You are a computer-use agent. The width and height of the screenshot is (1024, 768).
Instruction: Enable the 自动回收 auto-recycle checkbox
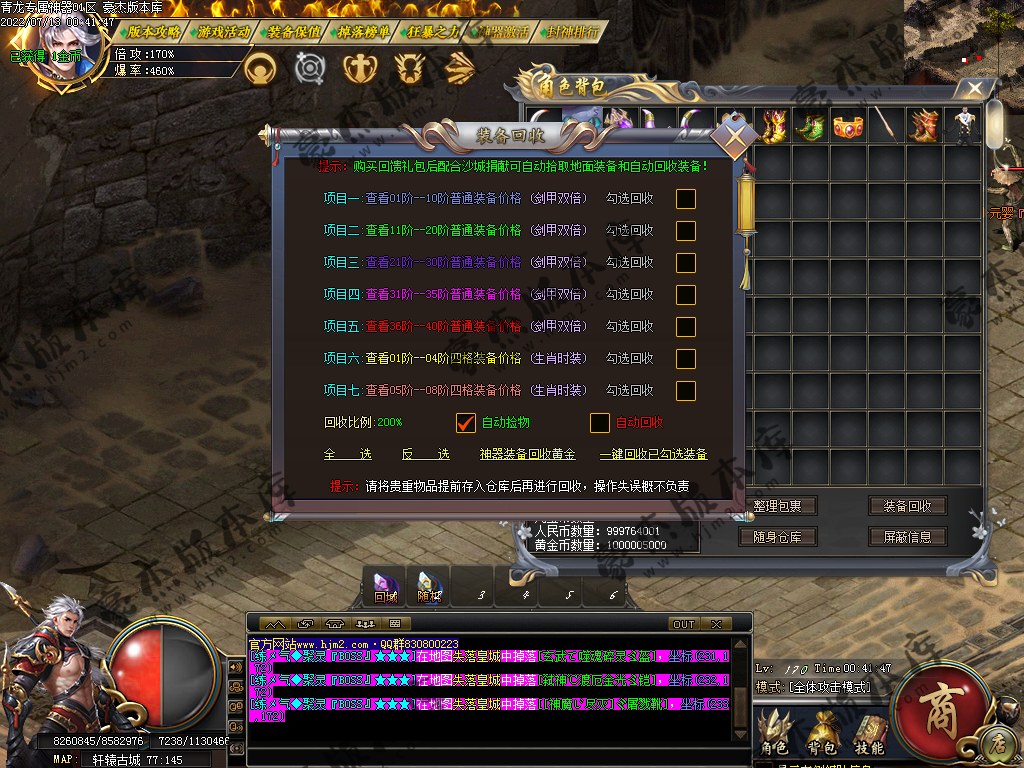tap(599, 423)
